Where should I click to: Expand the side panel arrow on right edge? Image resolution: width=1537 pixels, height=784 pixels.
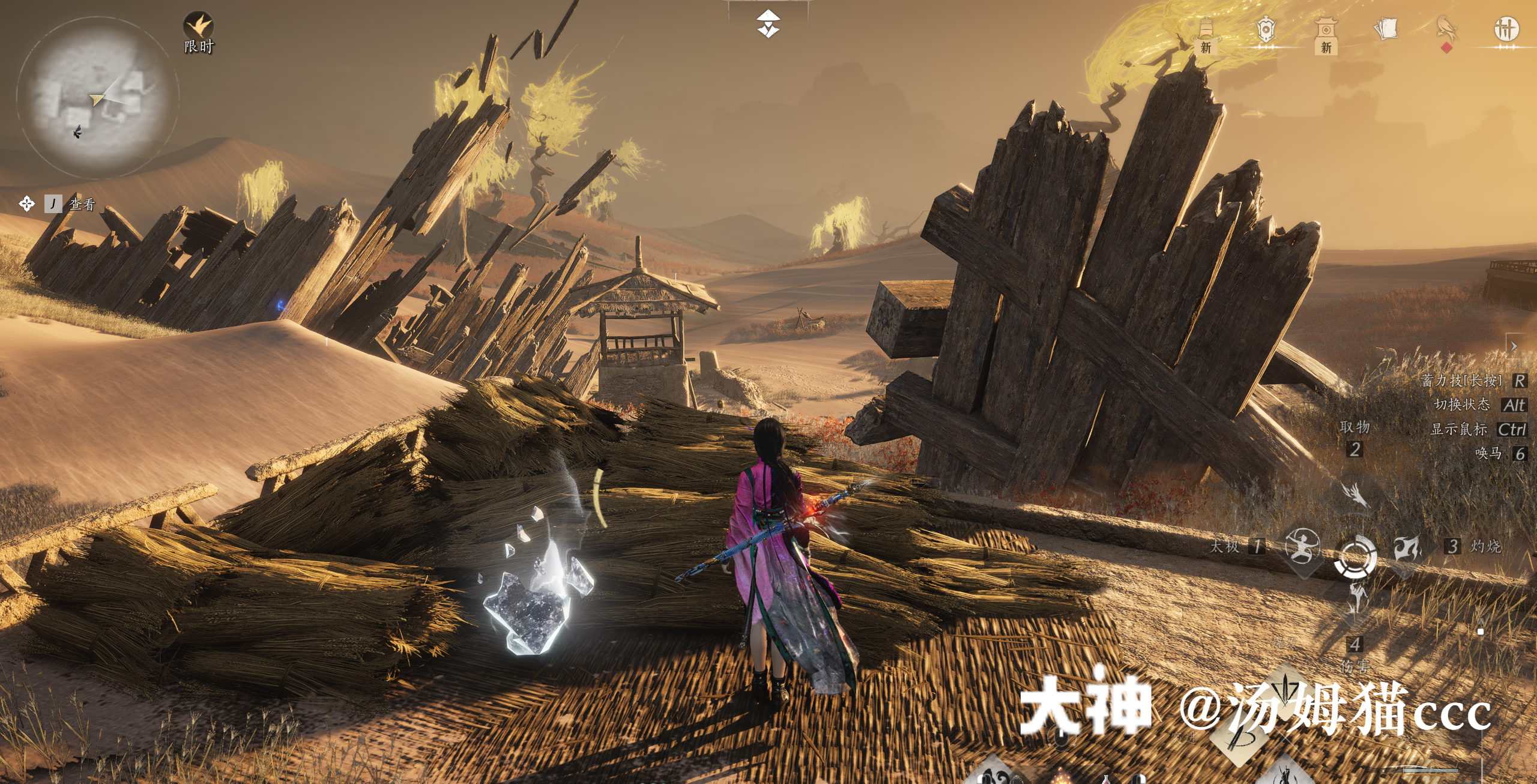(x=1514, y=346)
